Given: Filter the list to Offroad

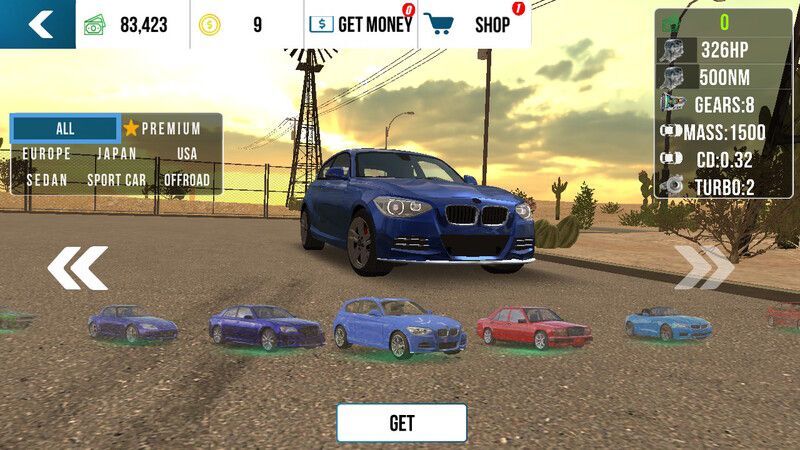Looking at the screenshot, I should tap(187, 180).
